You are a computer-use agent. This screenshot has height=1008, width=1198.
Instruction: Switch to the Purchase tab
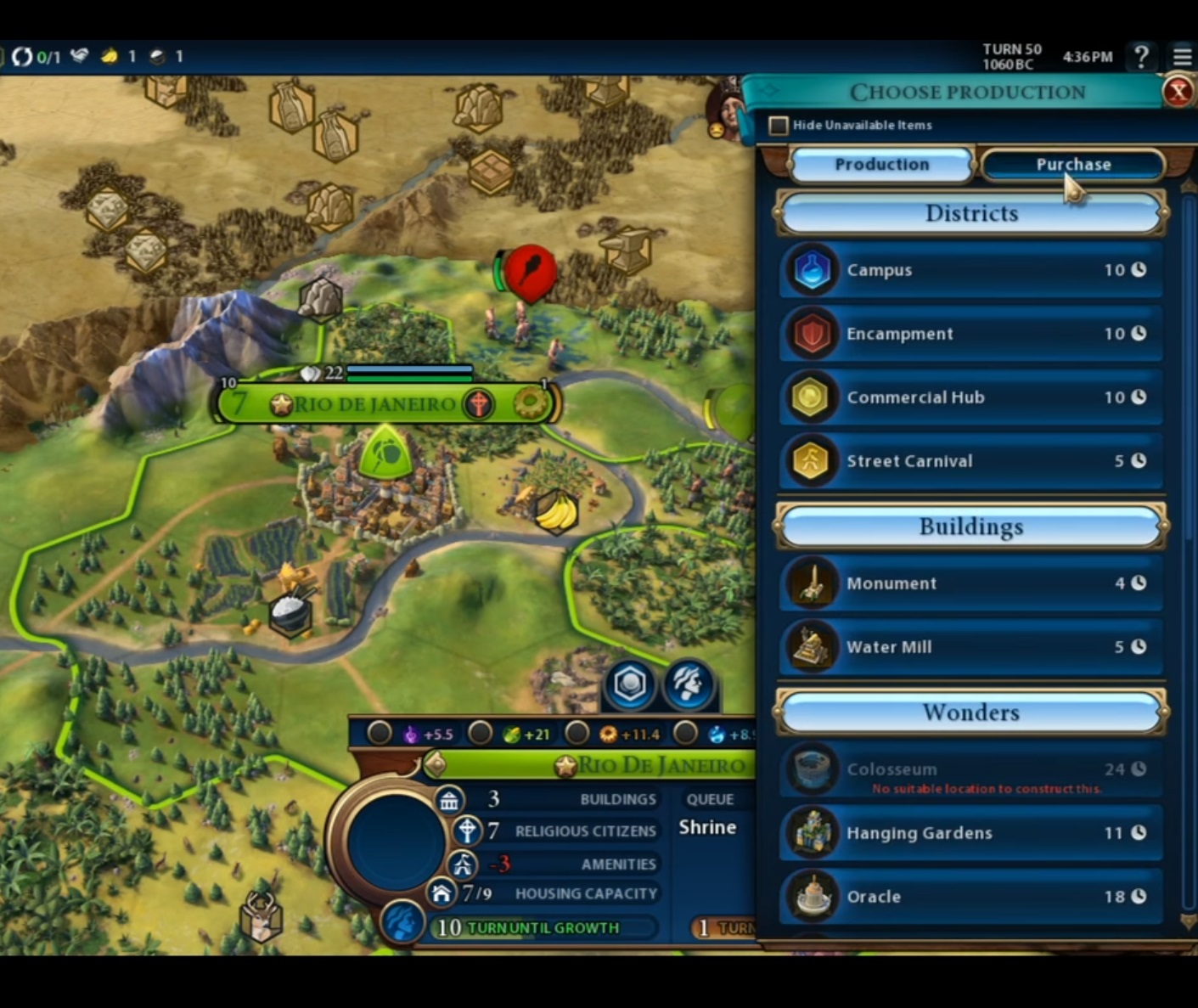pyautogui.click(x=1072, y=165)
